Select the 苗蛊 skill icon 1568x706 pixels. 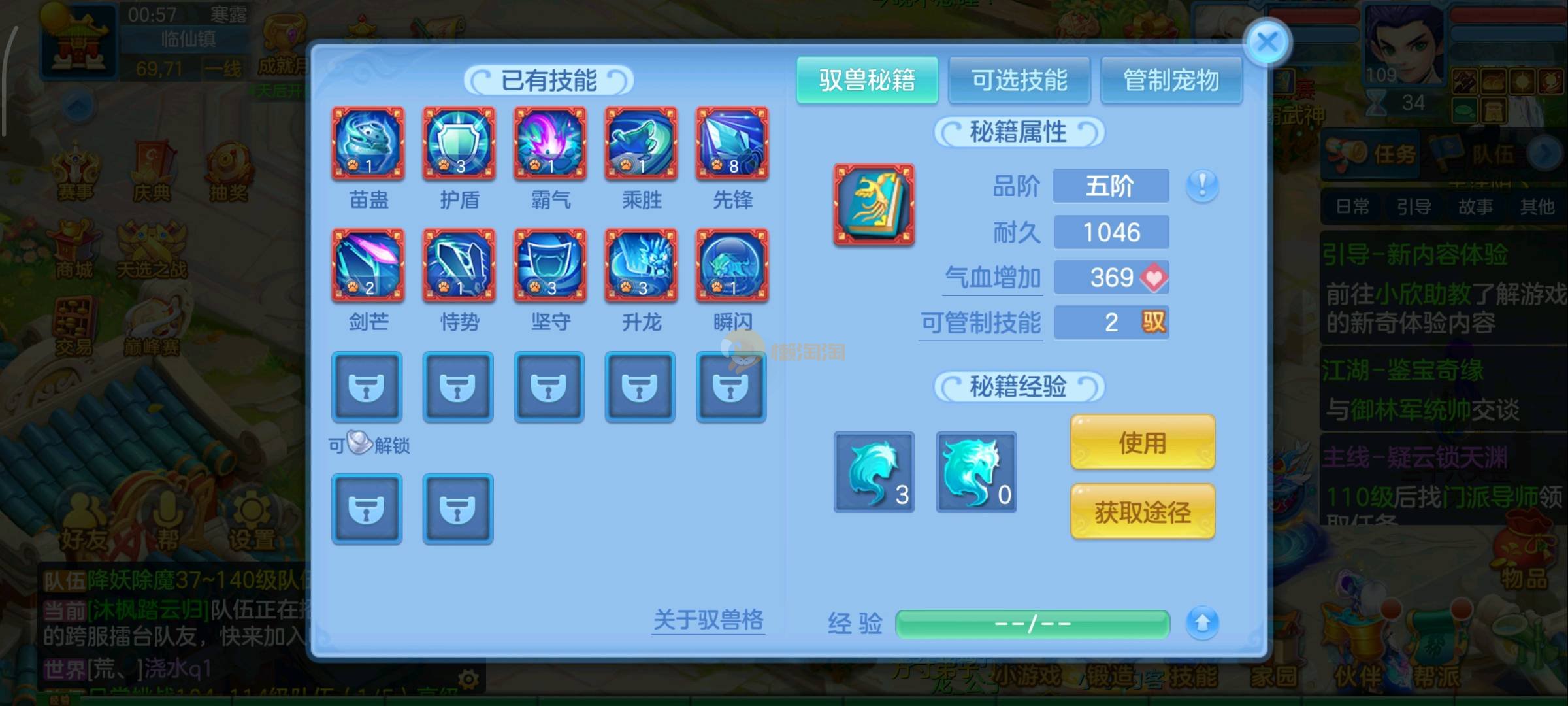368,144
